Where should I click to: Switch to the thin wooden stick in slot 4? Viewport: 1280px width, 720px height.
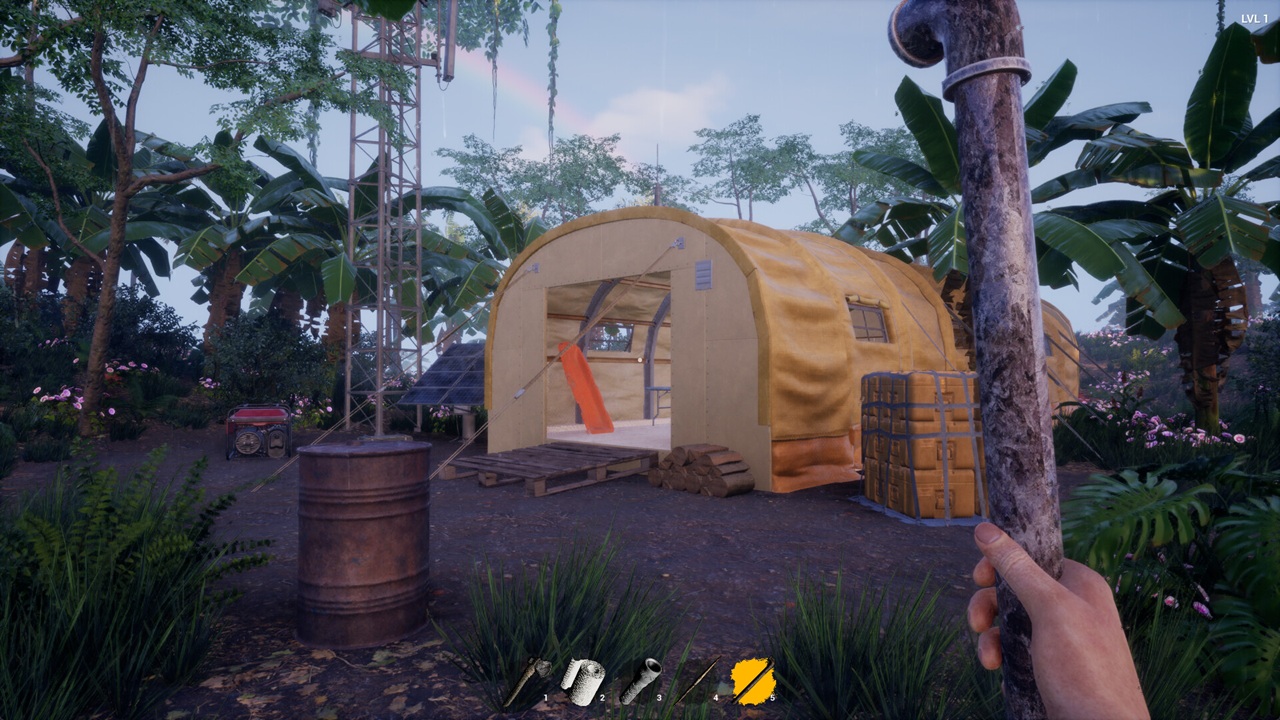697,681
